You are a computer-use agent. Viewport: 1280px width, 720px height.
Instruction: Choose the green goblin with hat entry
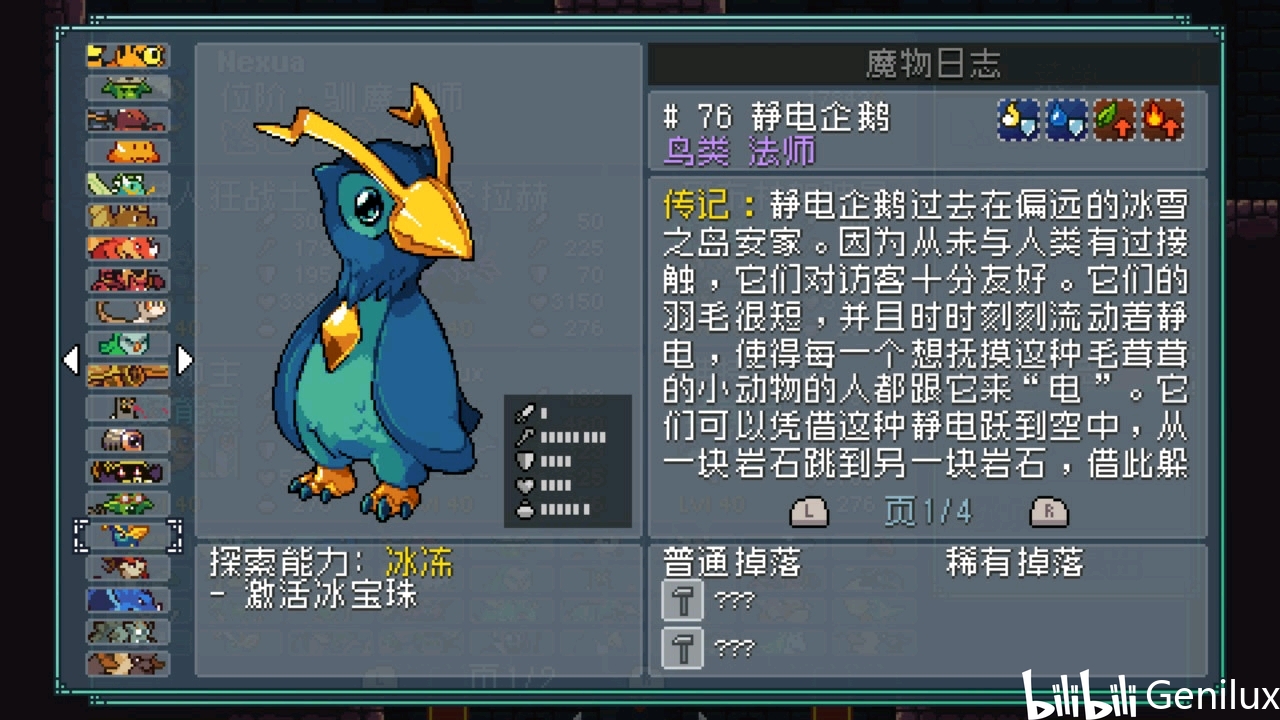click(x=127, y=88)
